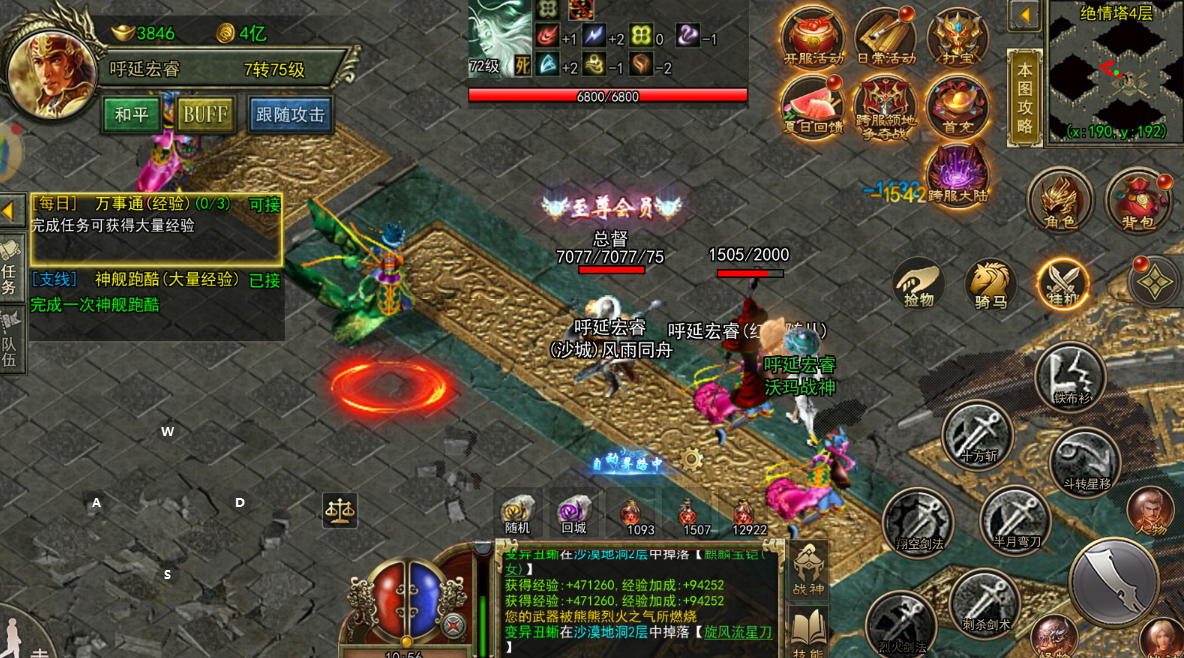Open the 本图攻略 map guide
The height and width of the screenshot is (658, 1184).
point(1024,97)
